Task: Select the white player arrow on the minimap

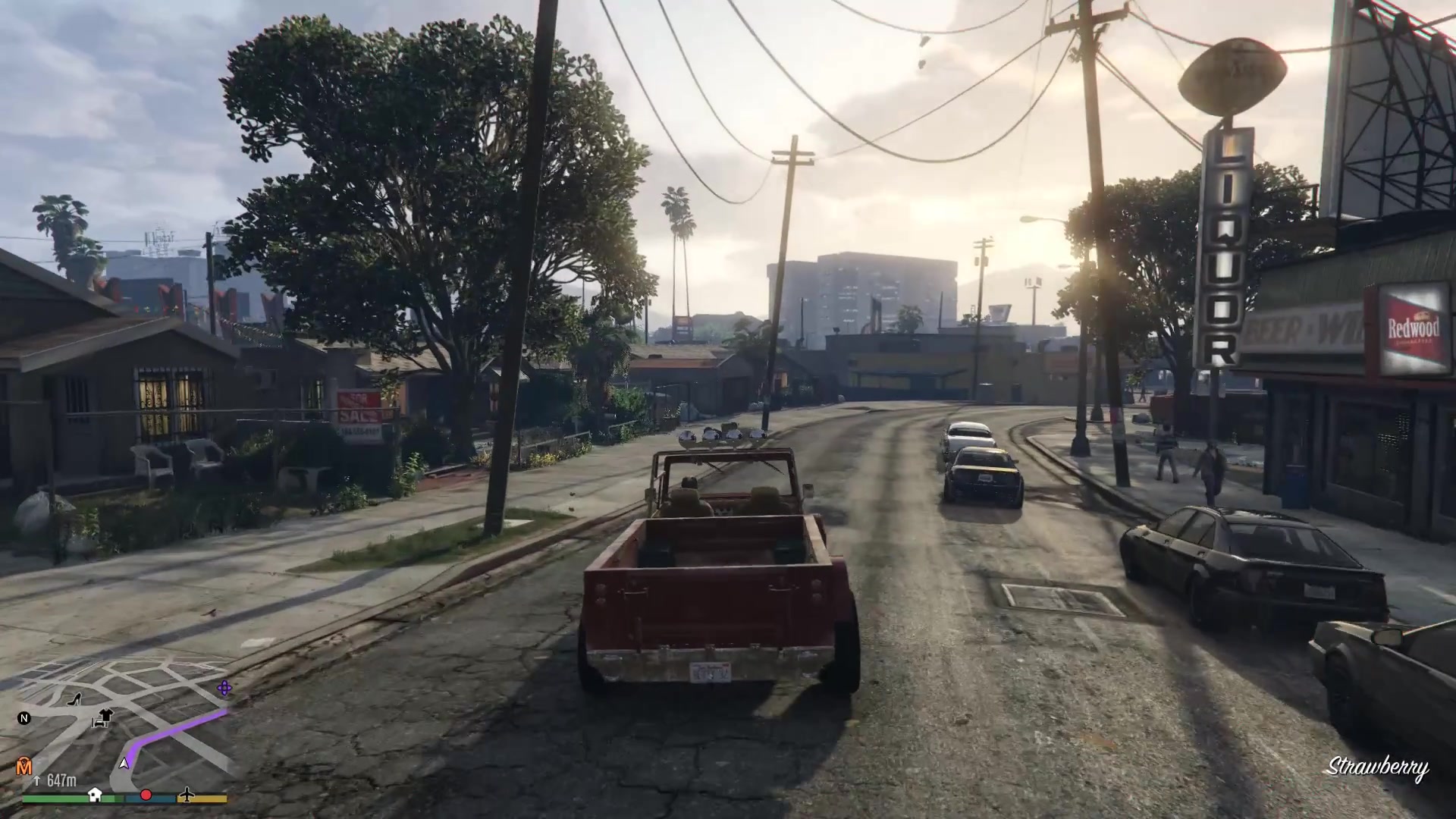Action: click(x=124, y=764)
